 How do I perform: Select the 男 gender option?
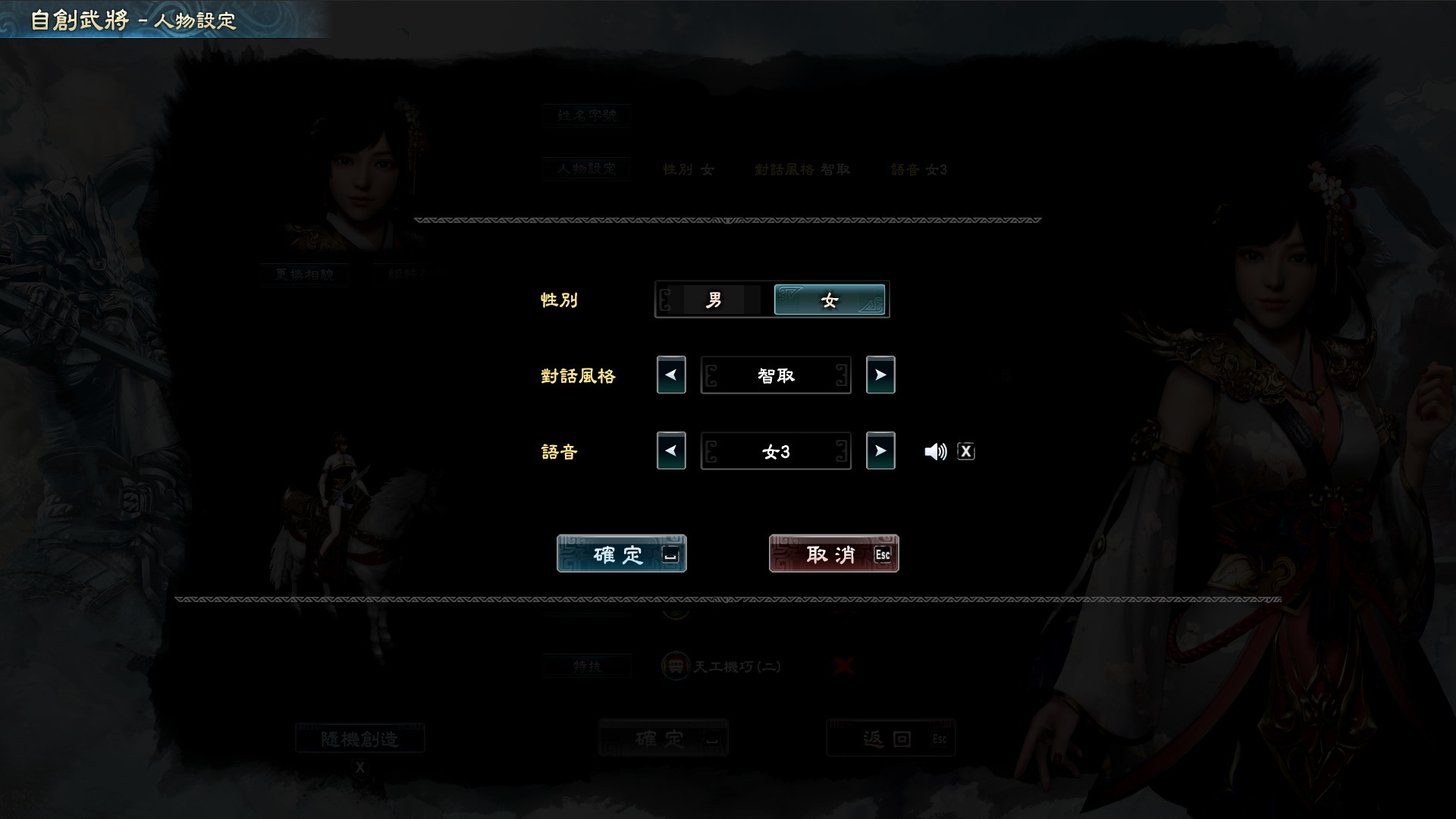click(714, 300)
